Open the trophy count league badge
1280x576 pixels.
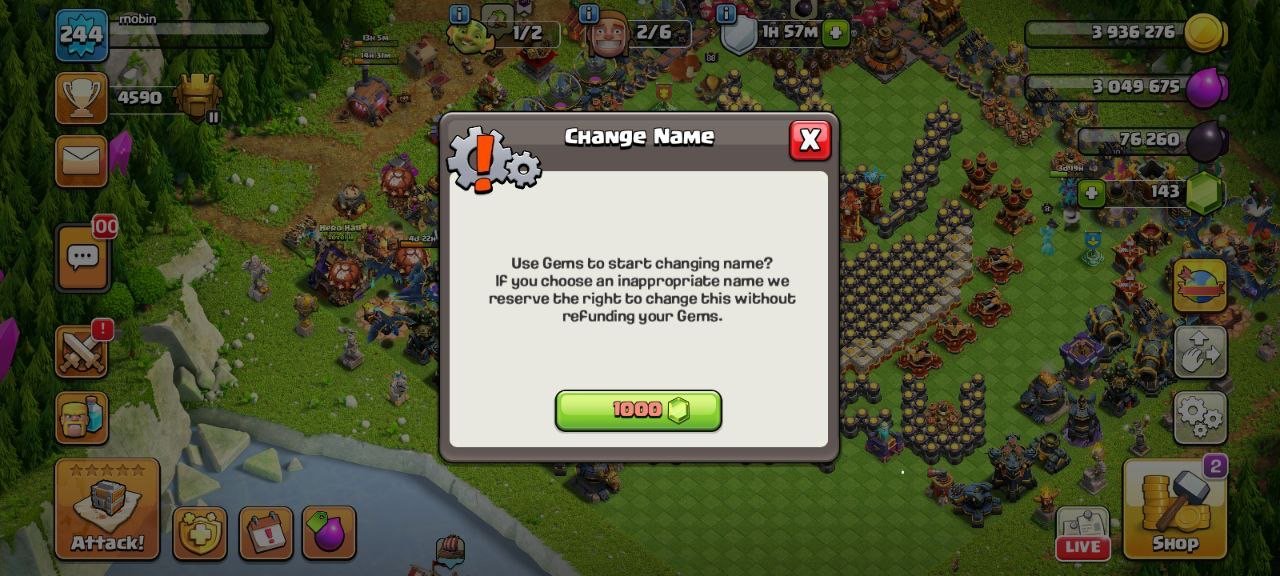click(197, 98)
